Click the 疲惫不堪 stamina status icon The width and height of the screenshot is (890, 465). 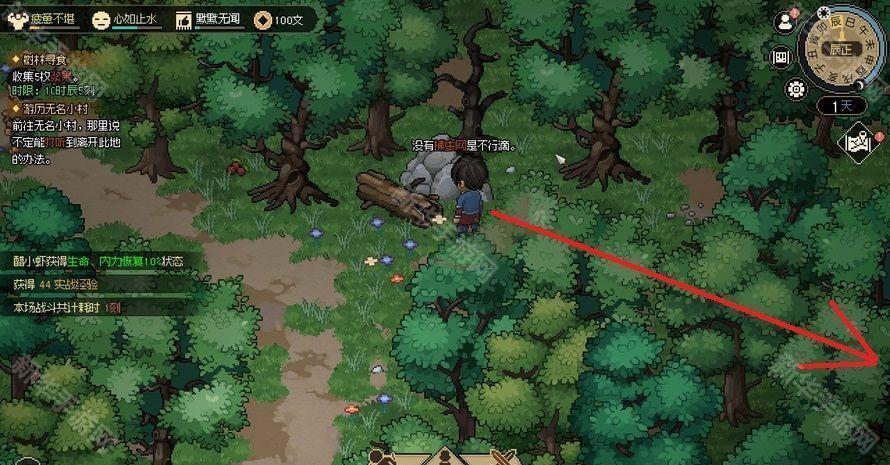[x=14, y=19]
